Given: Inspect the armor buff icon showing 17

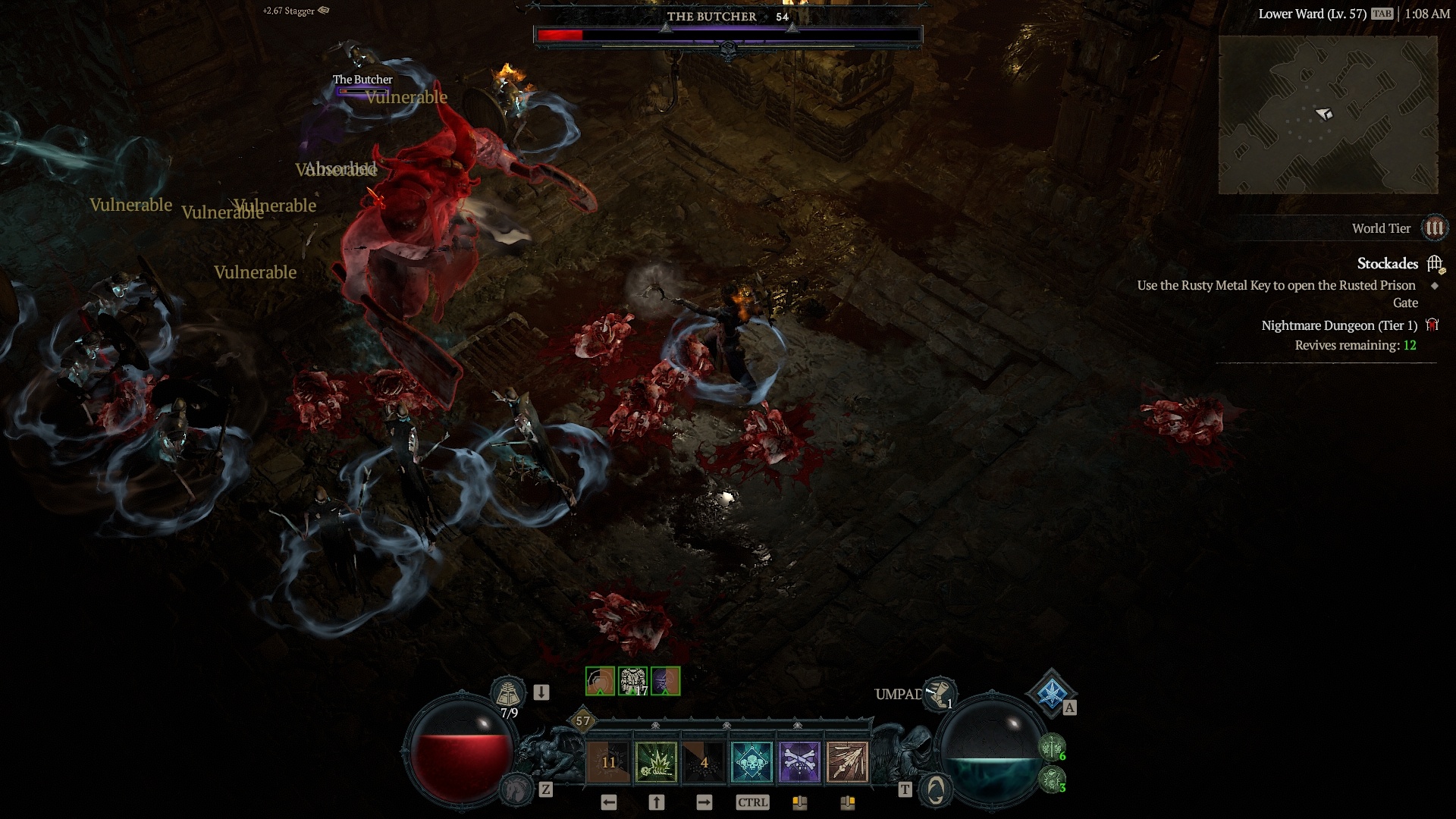Looking at the screenshot, I should 632,681.
